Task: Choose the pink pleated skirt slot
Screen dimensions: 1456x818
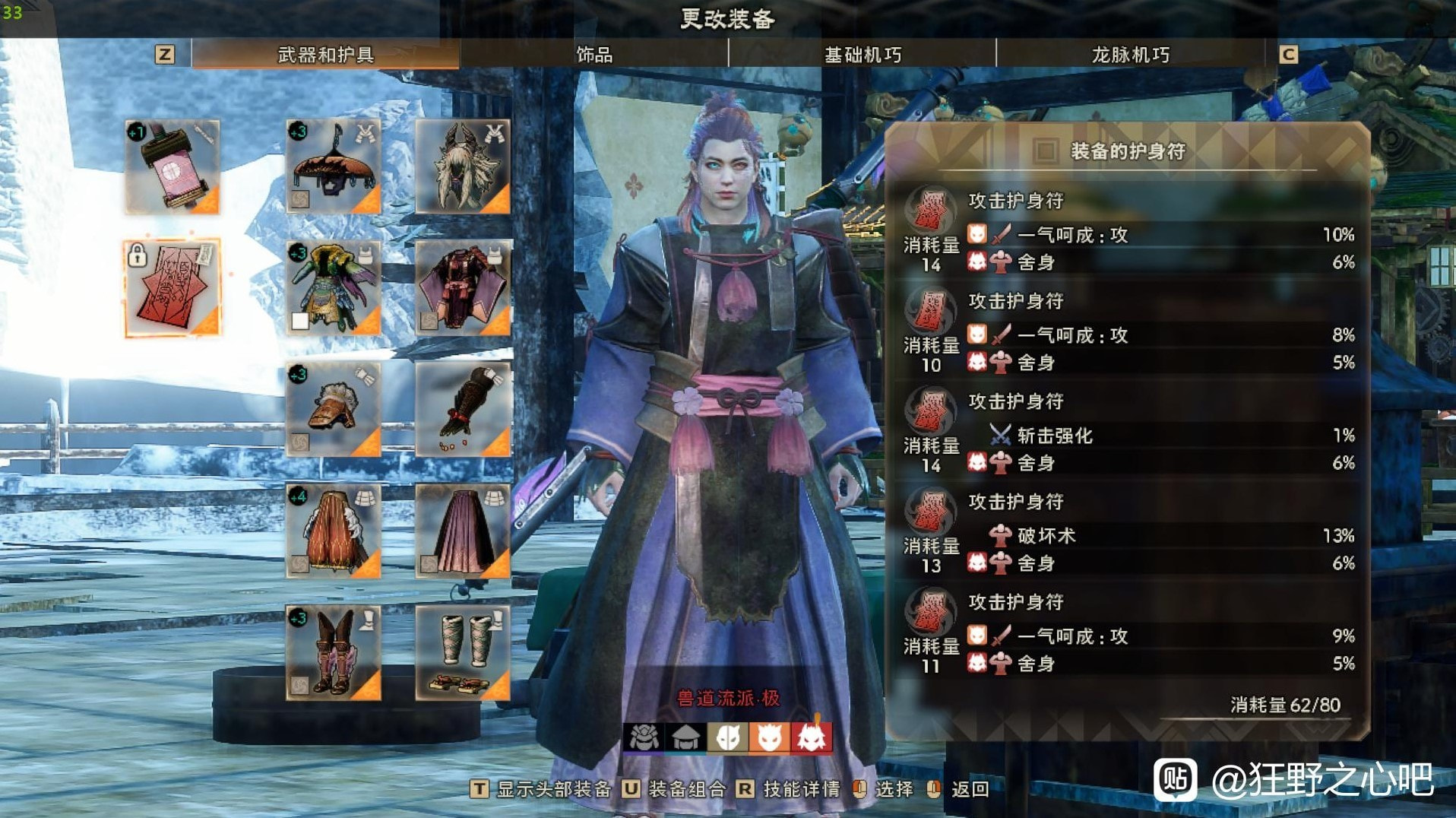Action: click(463, 531)
